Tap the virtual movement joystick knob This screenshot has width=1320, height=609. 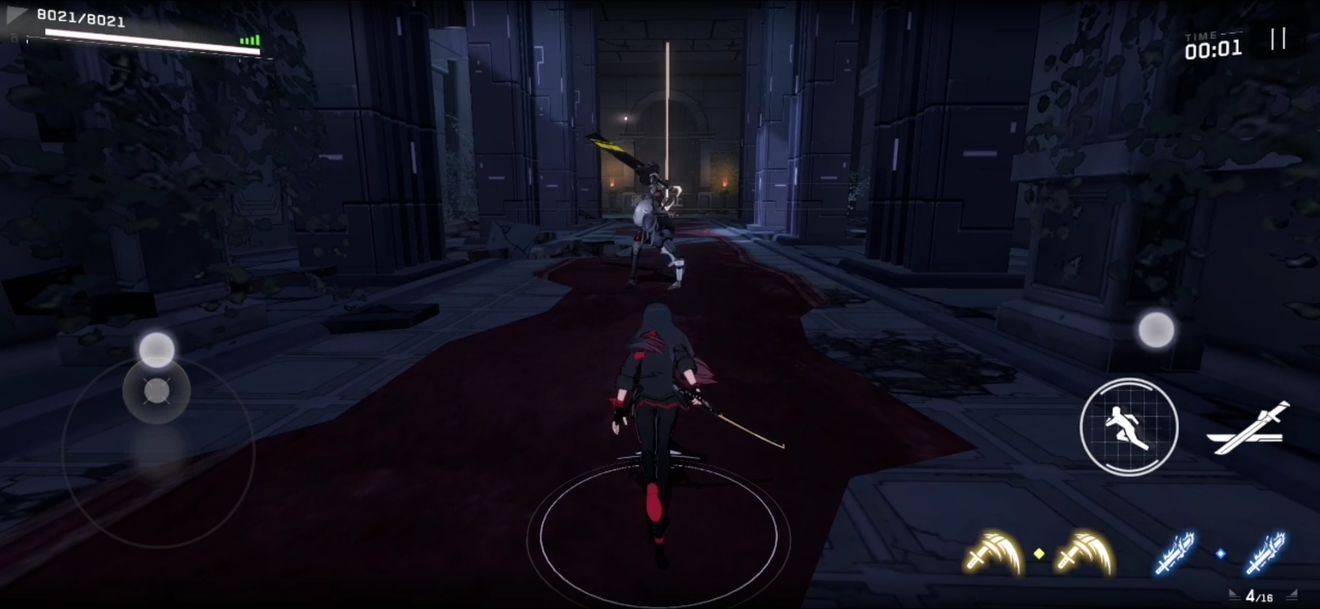[x=156, y=390]
